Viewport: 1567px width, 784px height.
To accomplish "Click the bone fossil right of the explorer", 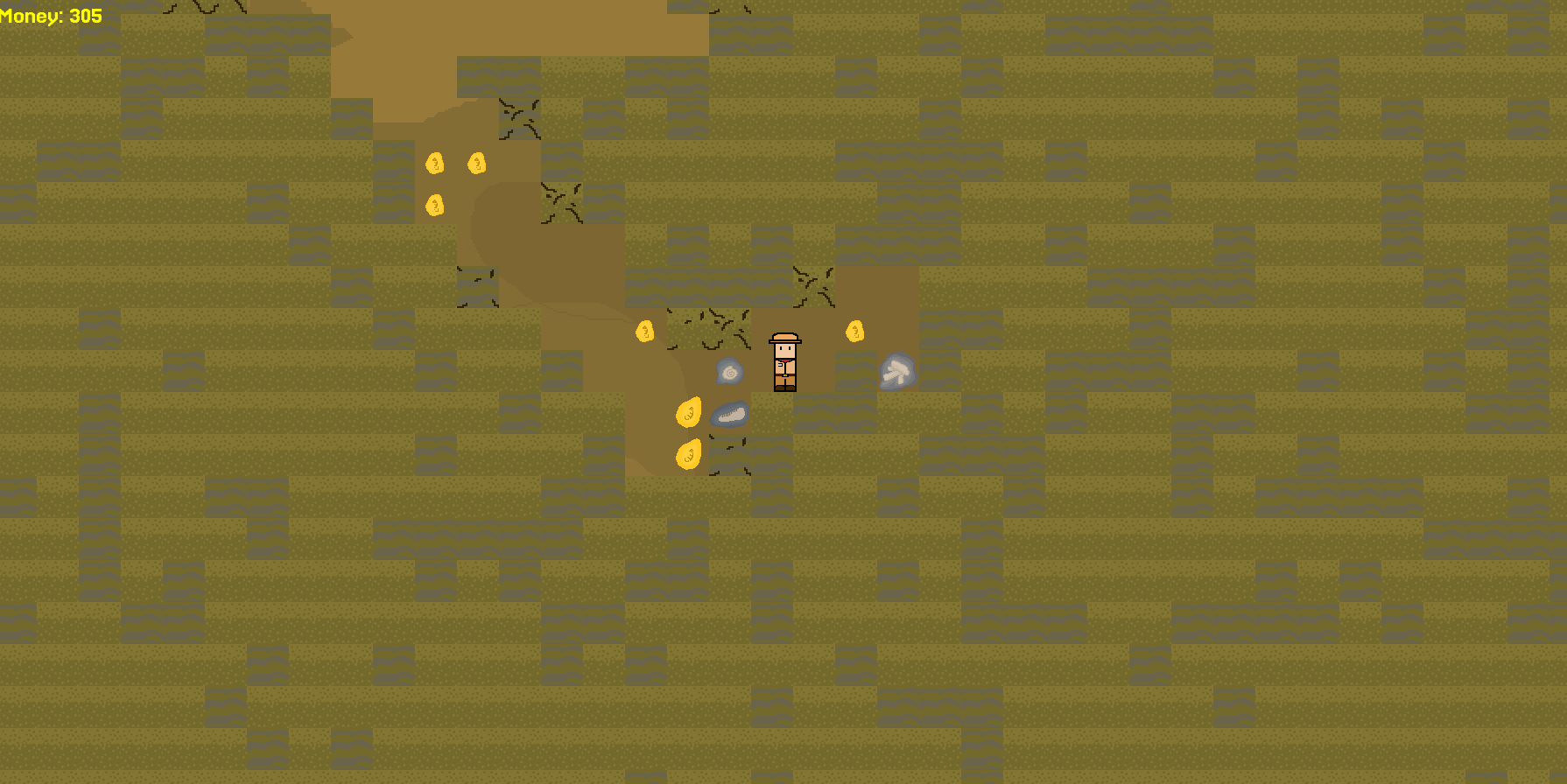I will pos(896,371).
